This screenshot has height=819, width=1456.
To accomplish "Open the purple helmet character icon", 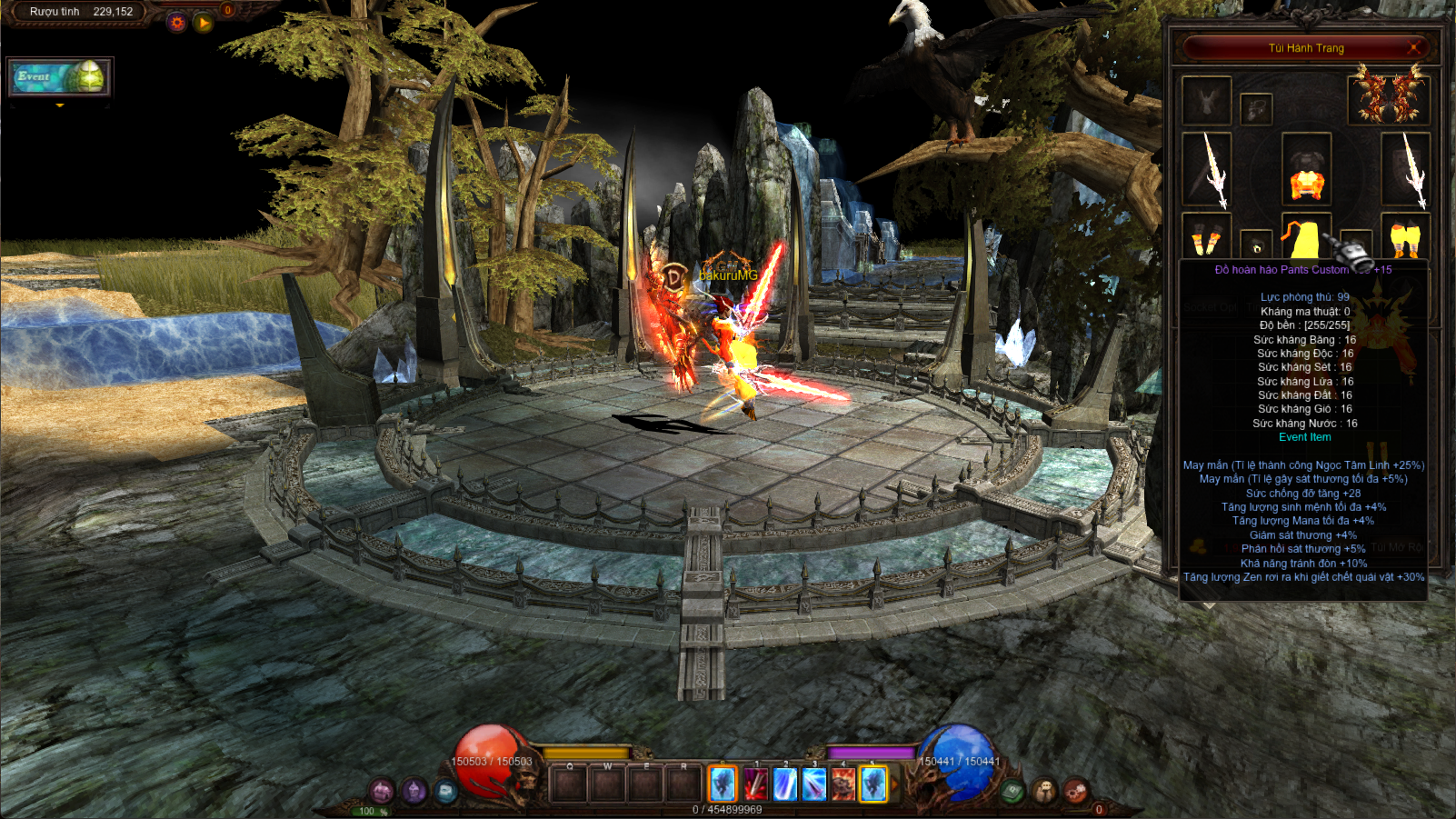I will [x=414, y=791].
